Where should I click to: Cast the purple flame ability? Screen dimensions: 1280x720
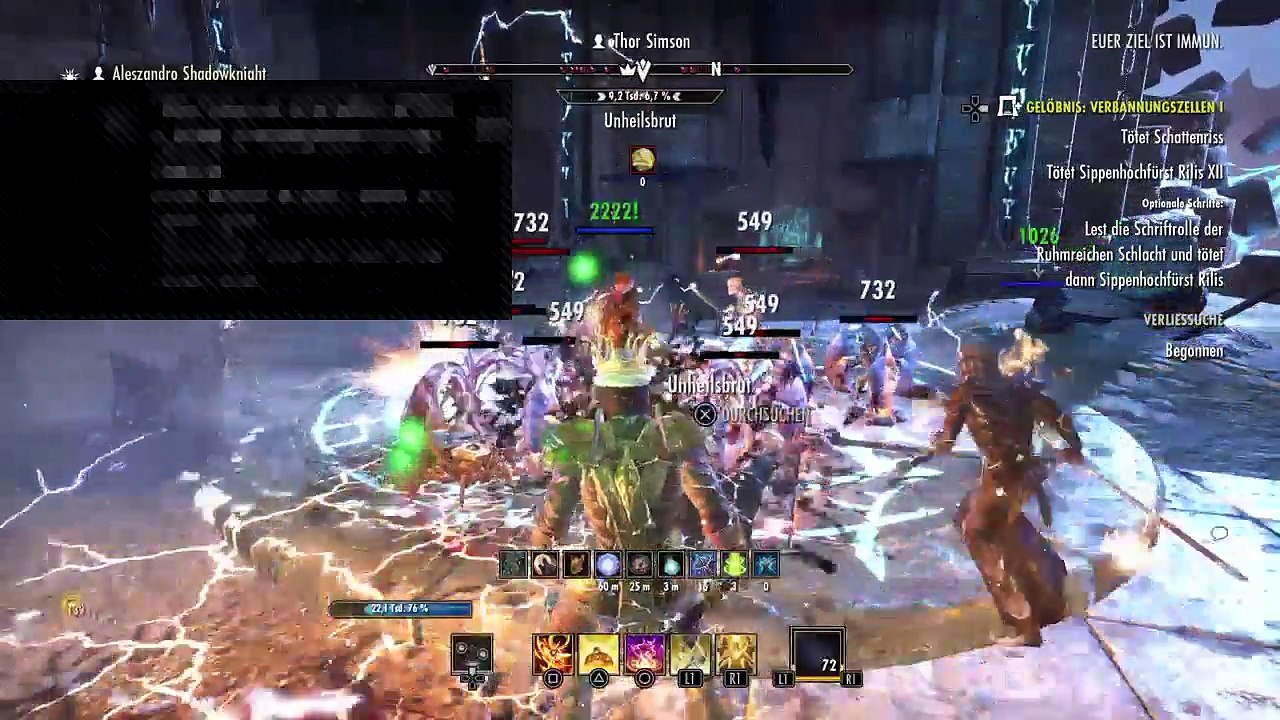(x=644, y=653)
